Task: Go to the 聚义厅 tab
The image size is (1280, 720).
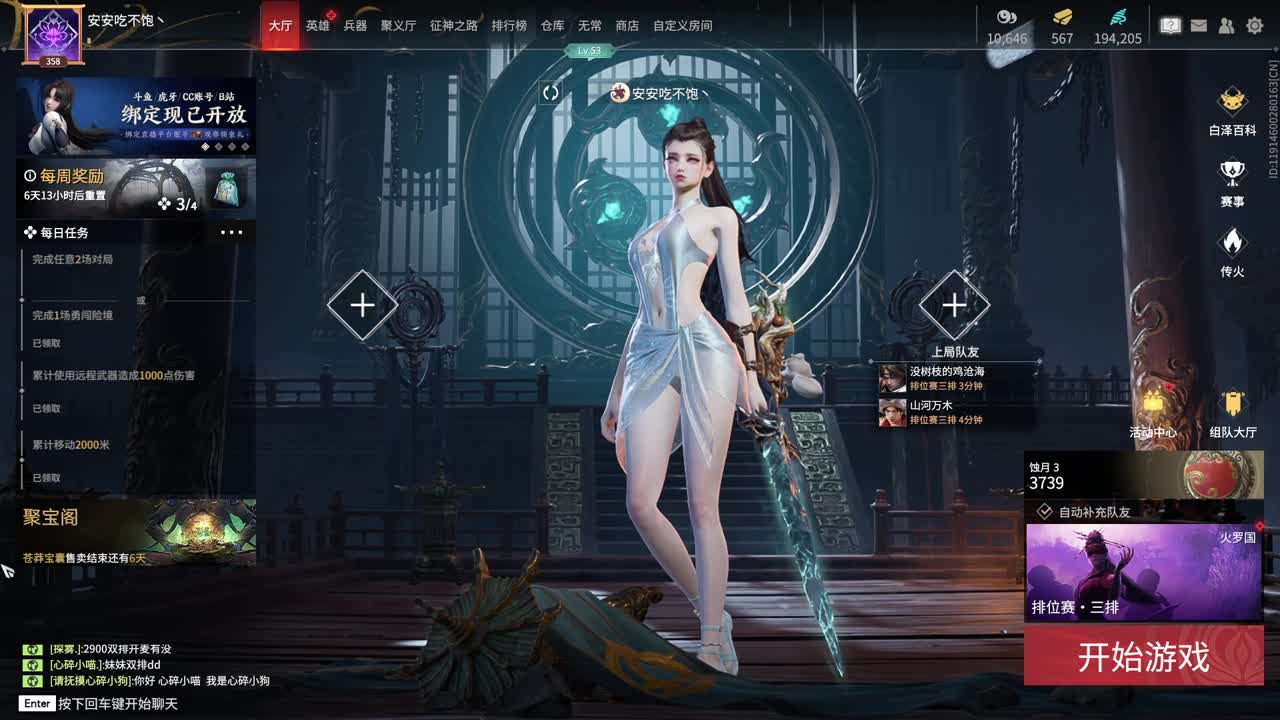Action: coord(398,25)
